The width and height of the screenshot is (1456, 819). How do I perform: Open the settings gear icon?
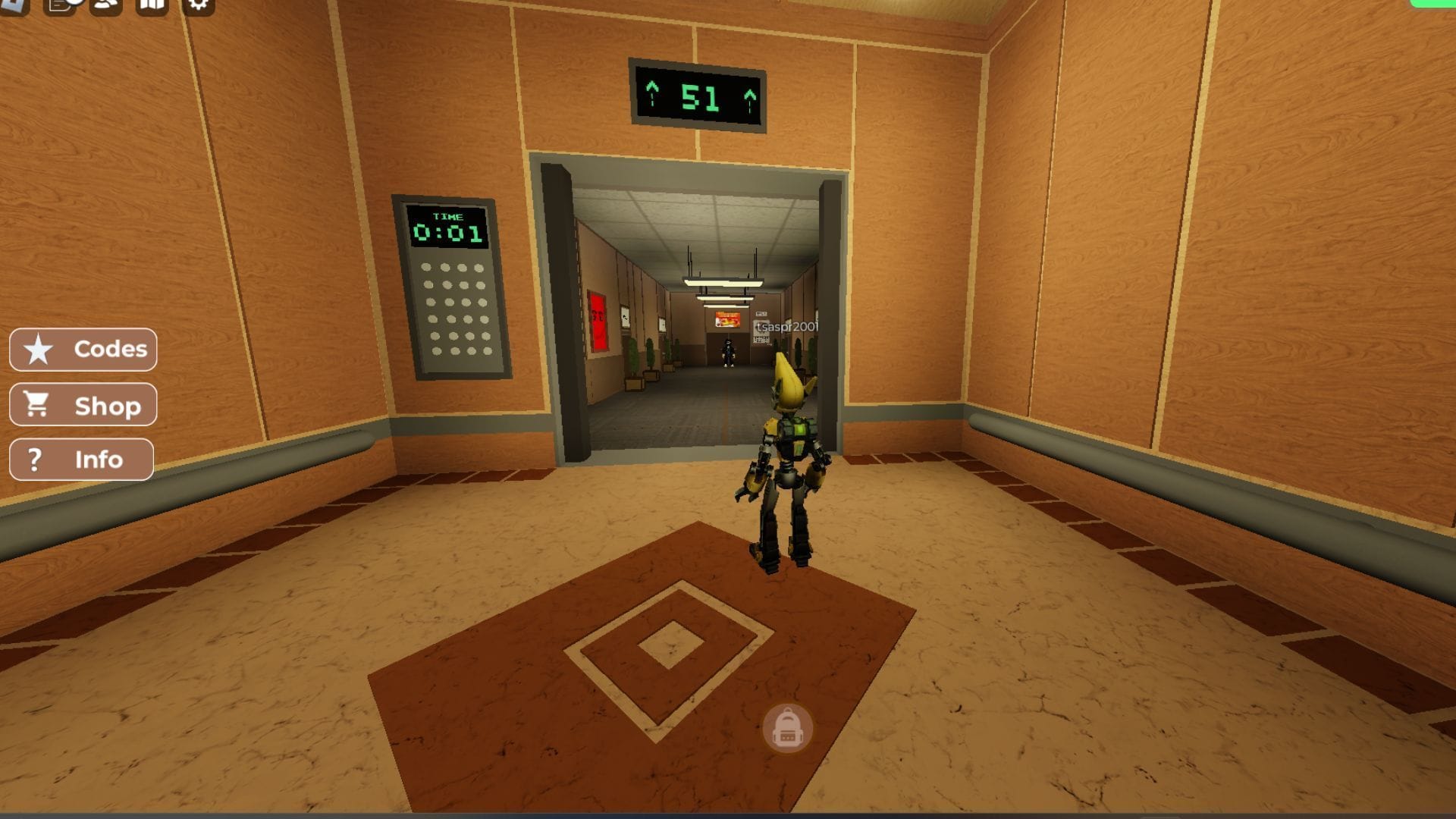197,8
